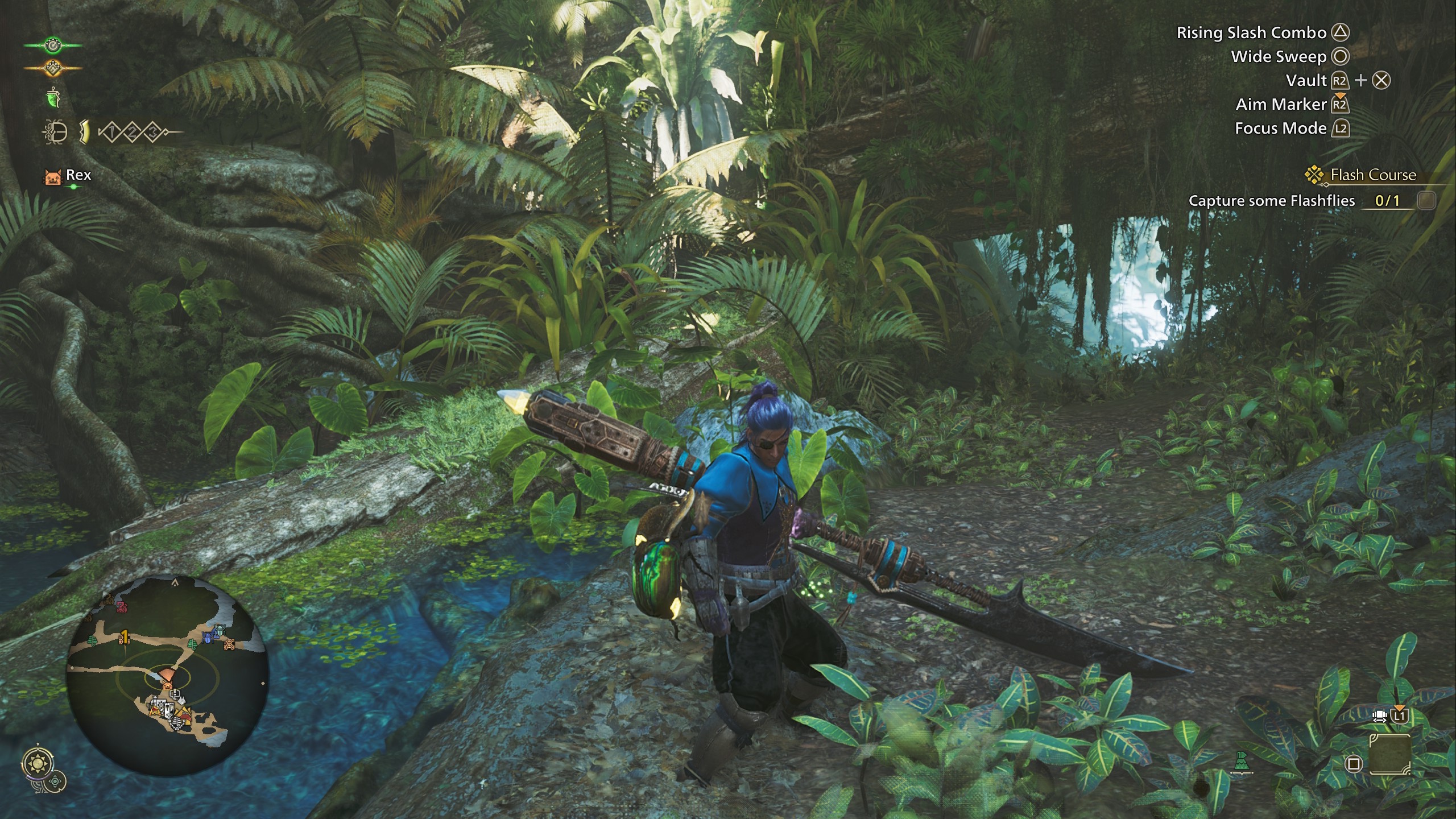Image resolution: width=1456 pixels, height=819 pixels.
Task: Select the empty item bar slot
Action: coord(1389,754)
